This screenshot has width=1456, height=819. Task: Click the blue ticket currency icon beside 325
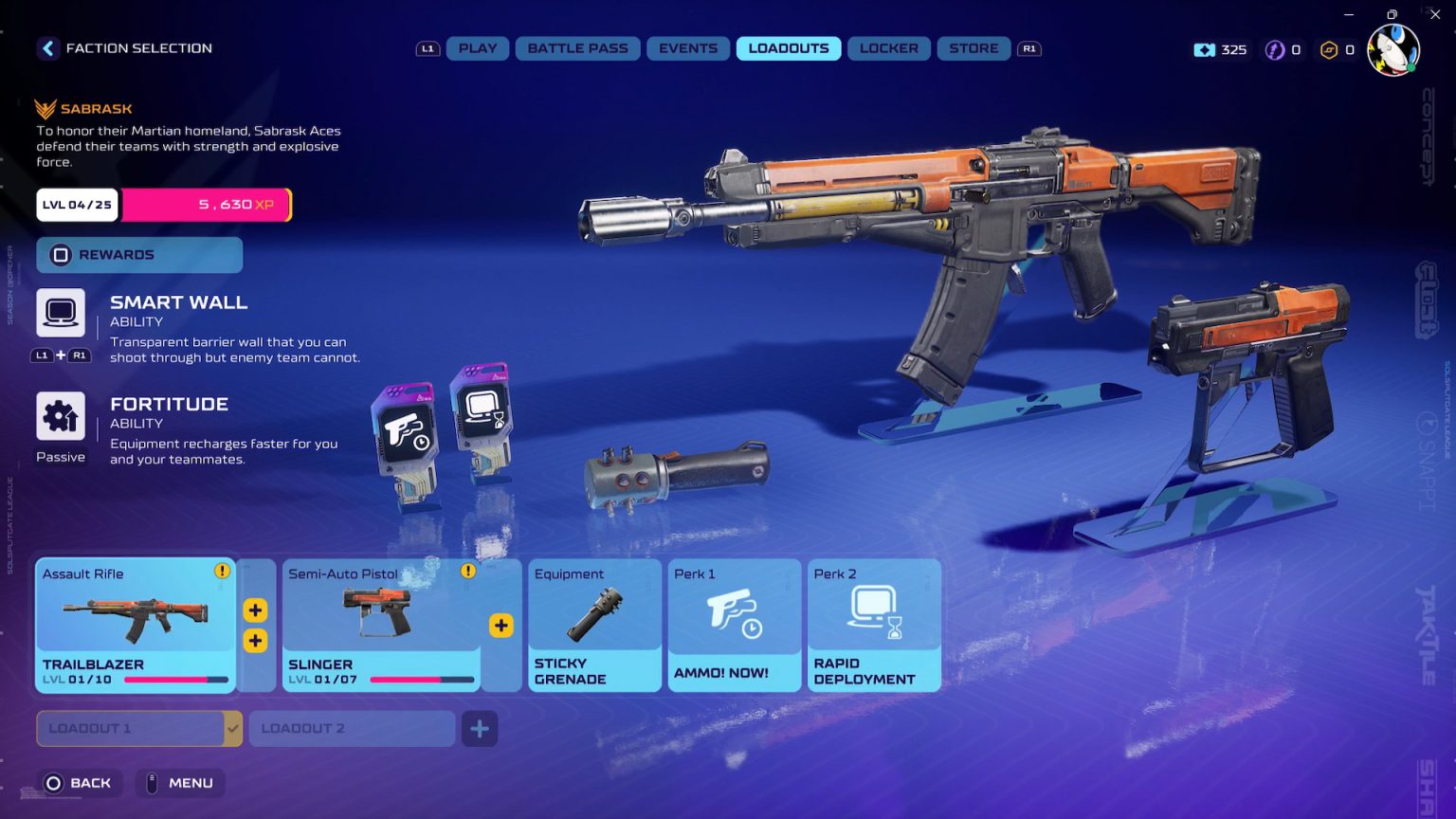(1205, 50)
